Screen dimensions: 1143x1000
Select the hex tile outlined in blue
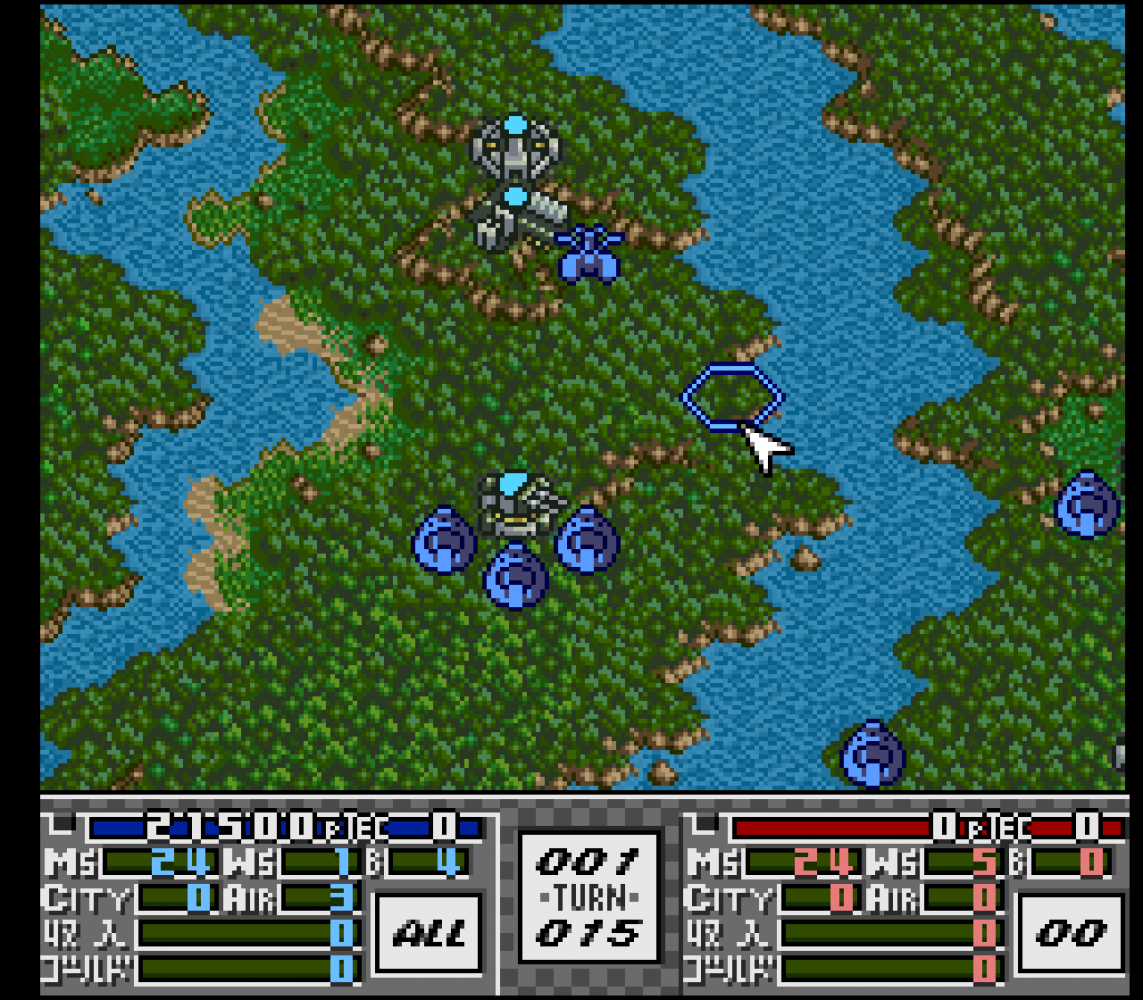point(732,397)
